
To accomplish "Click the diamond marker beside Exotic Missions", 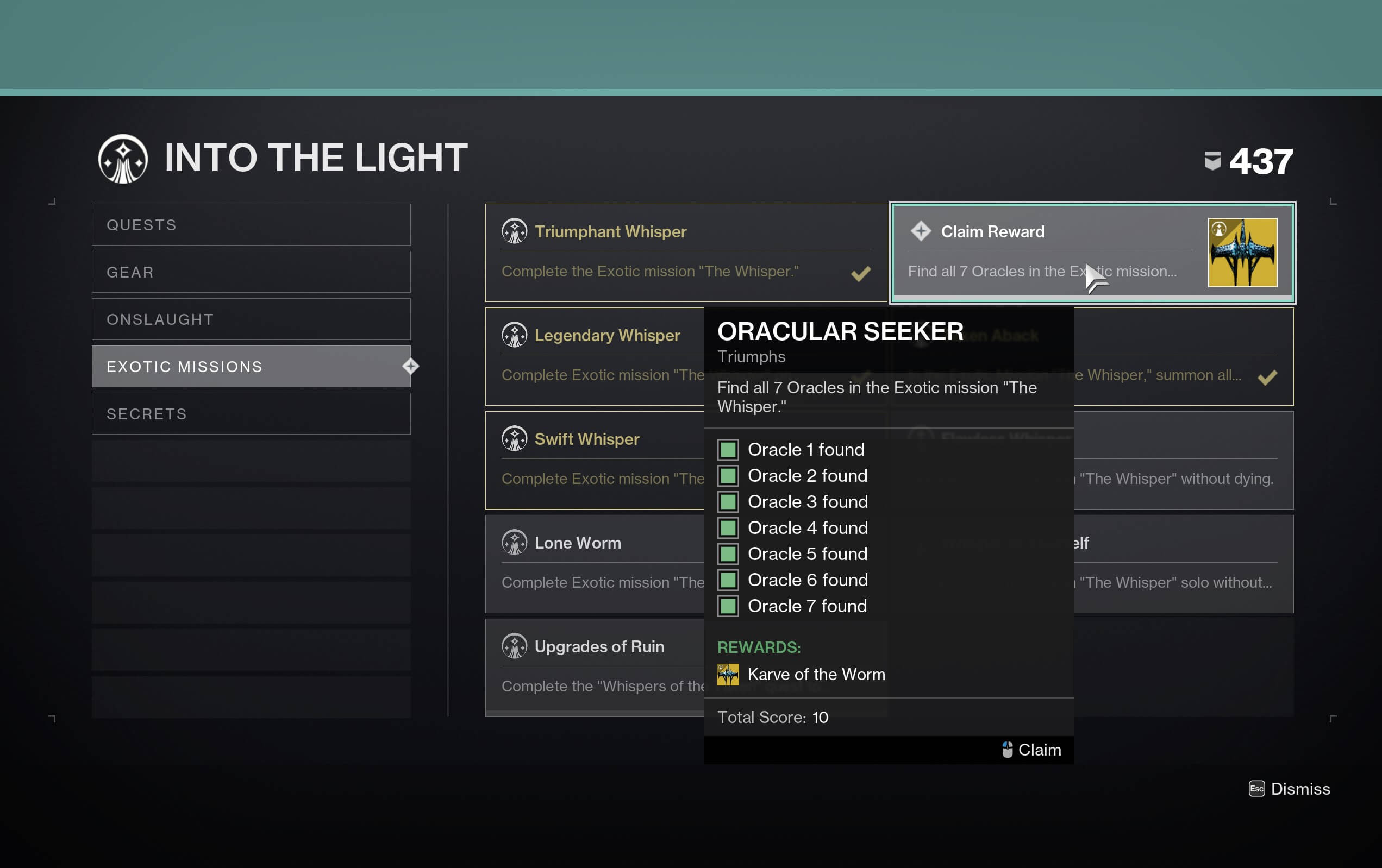I will pos(410,366).
